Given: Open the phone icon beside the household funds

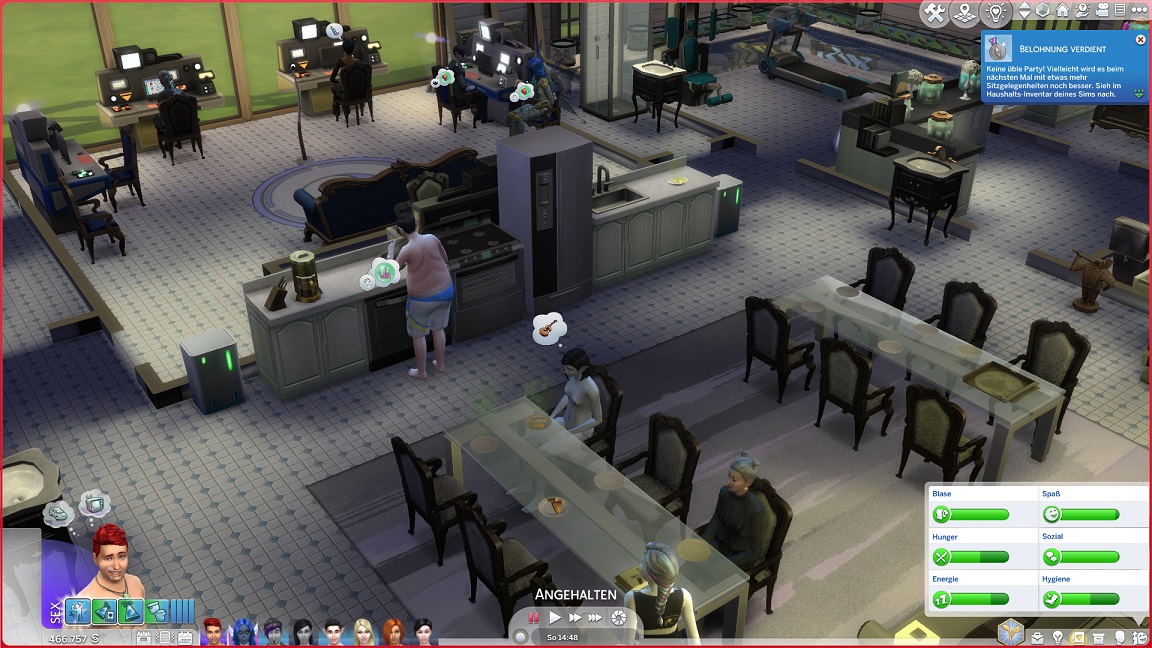Looking at the screenshot, I should (165, 637).
